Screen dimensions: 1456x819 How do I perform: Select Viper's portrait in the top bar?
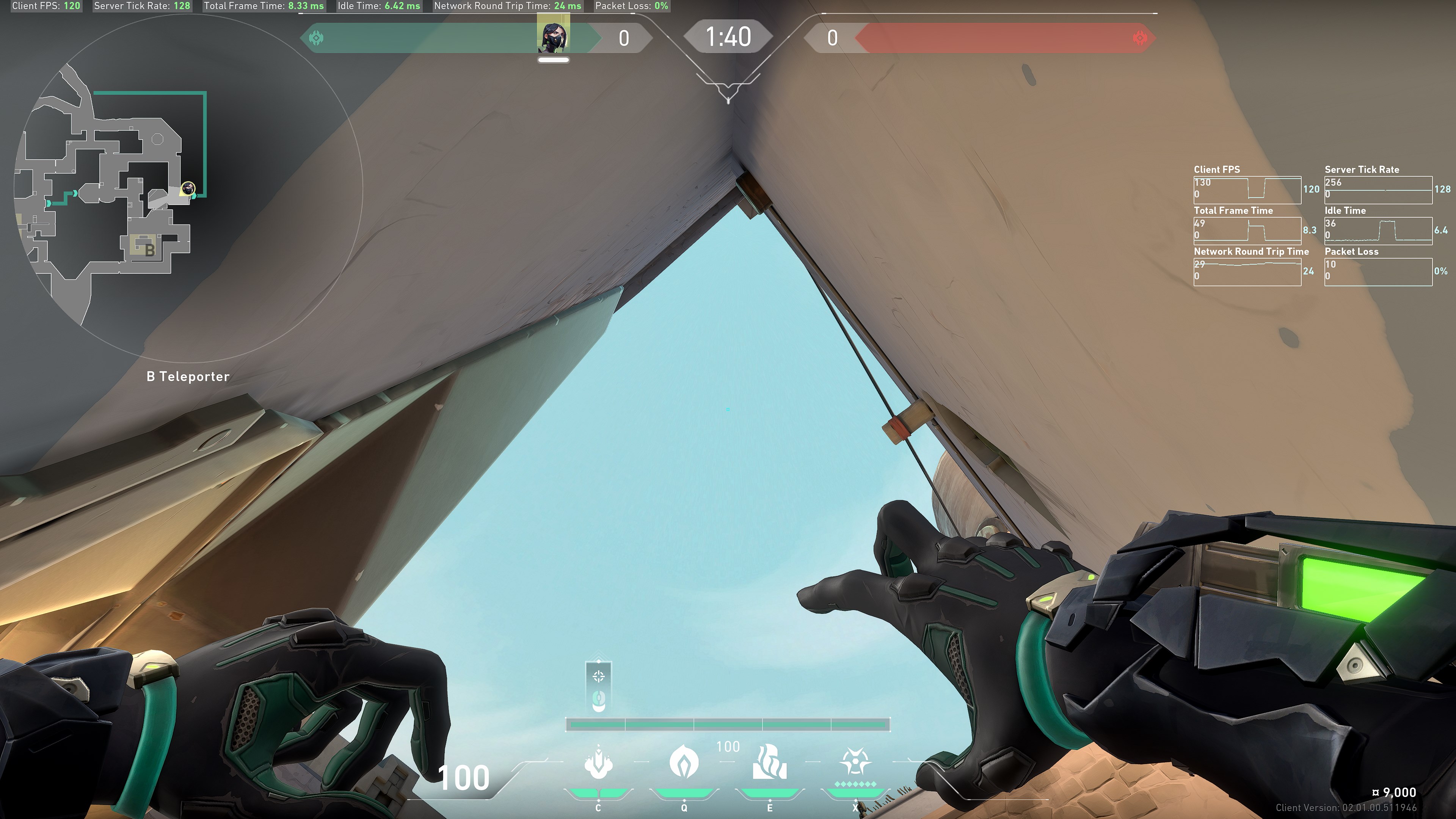[553, 37]
